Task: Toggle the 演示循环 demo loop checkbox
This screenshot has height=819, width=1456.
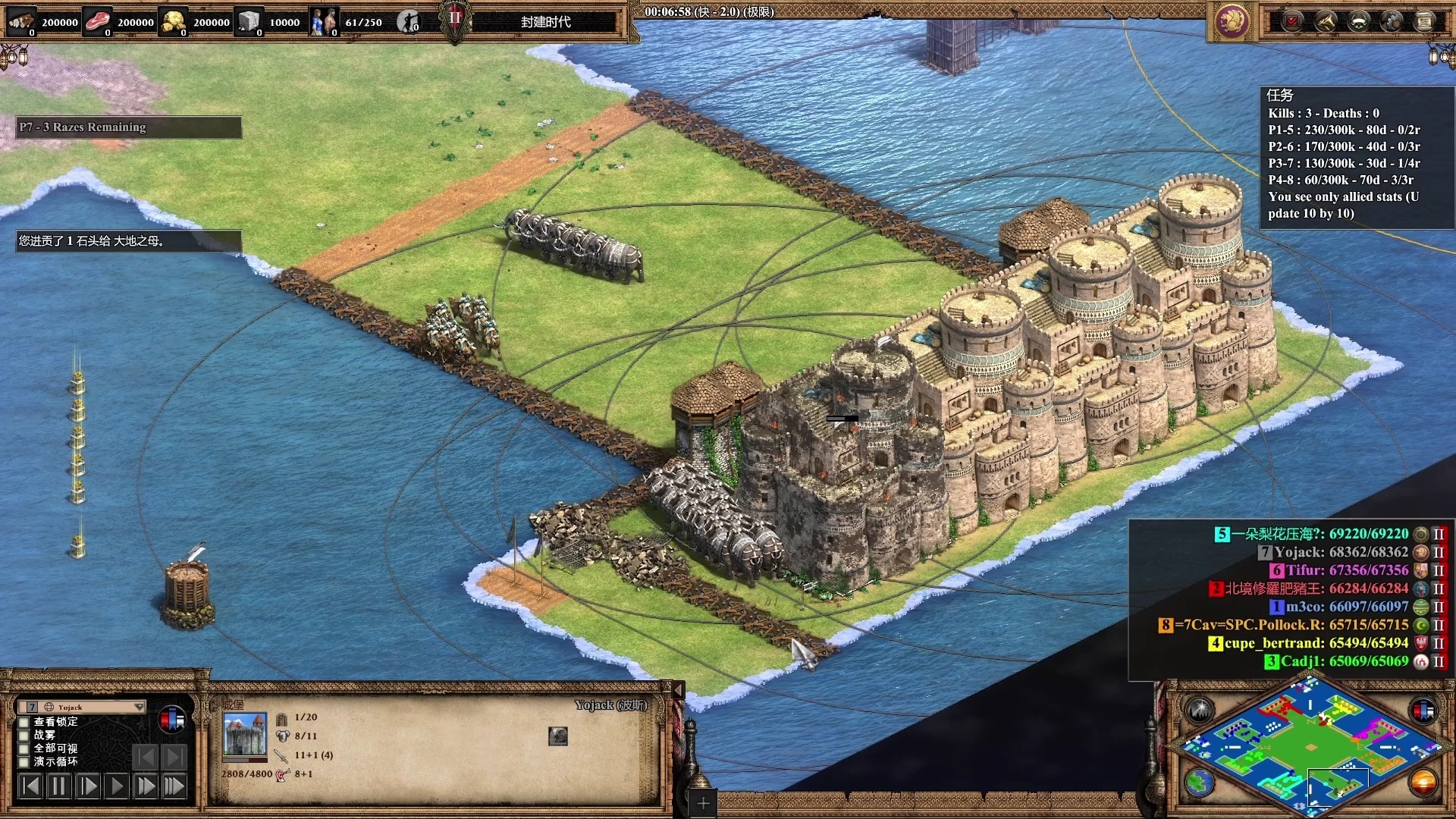Action: coord(24,762)
